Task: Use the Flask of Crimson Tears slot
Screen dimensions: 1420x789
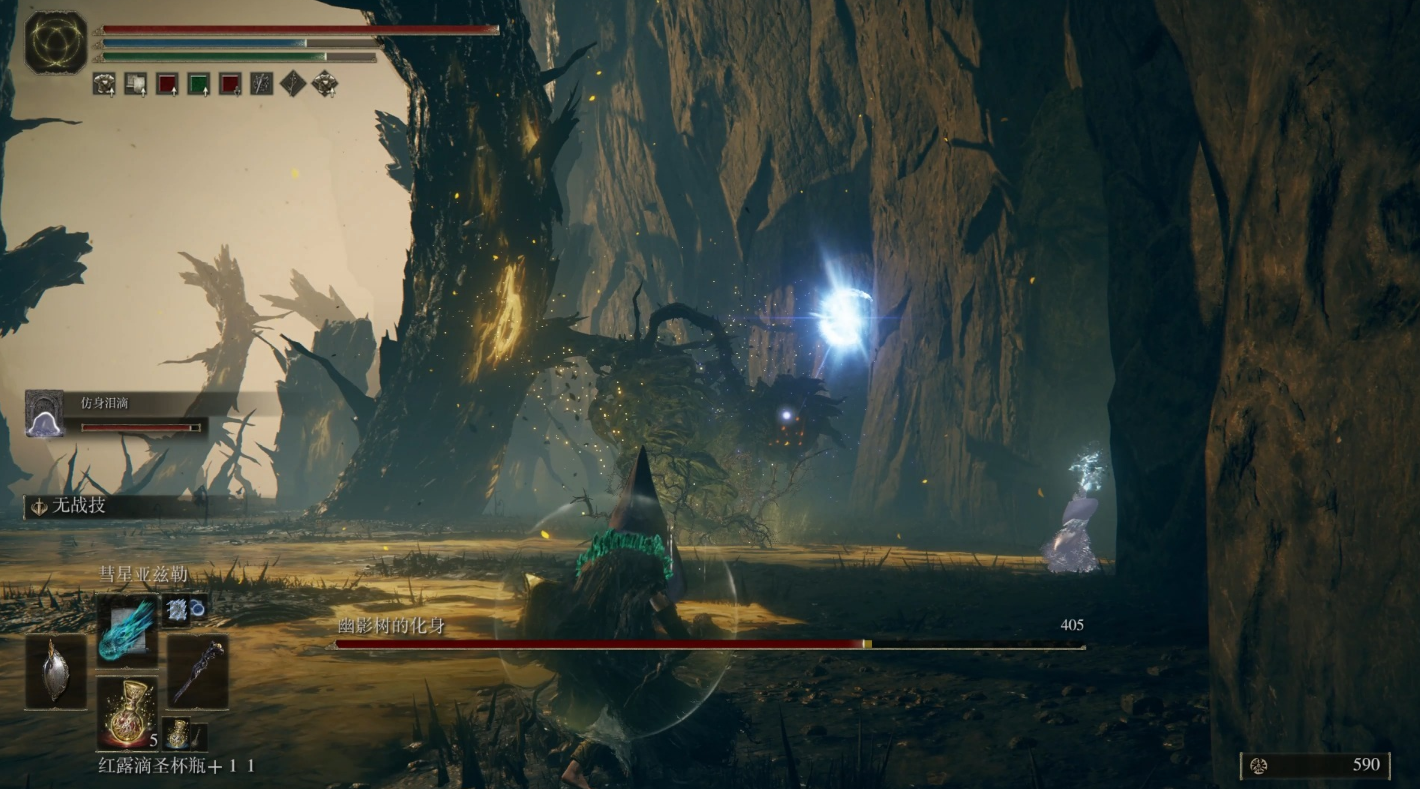Action: [x=127, y=711]
